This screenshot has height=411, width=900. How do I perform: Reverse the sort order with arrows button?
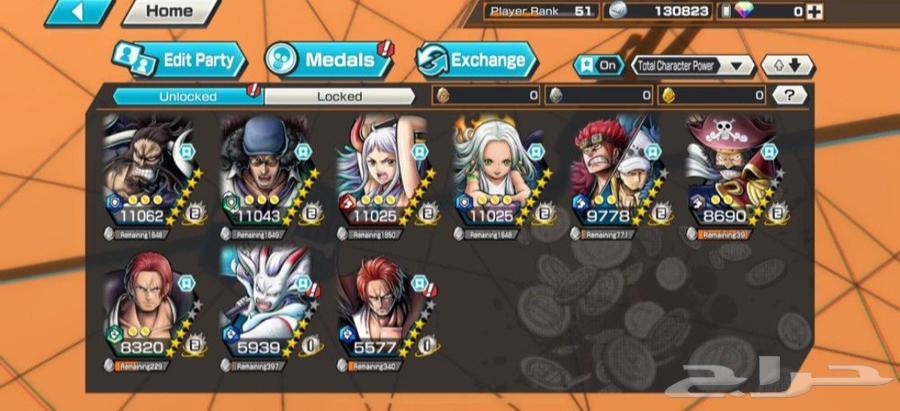click(x=787, y=65)
